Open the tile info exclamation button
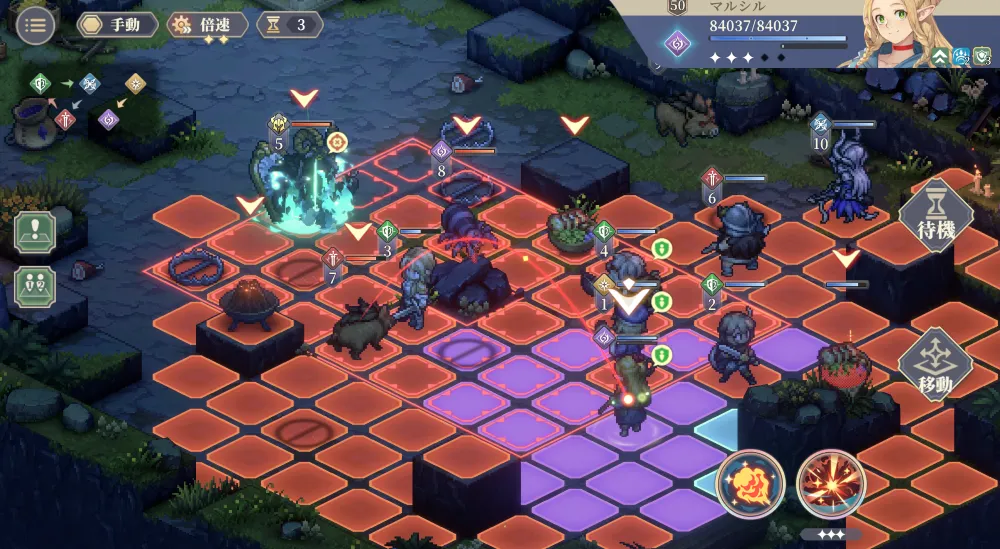The width and height of the screenshot is (1000, 549). (x=35, y=231)
